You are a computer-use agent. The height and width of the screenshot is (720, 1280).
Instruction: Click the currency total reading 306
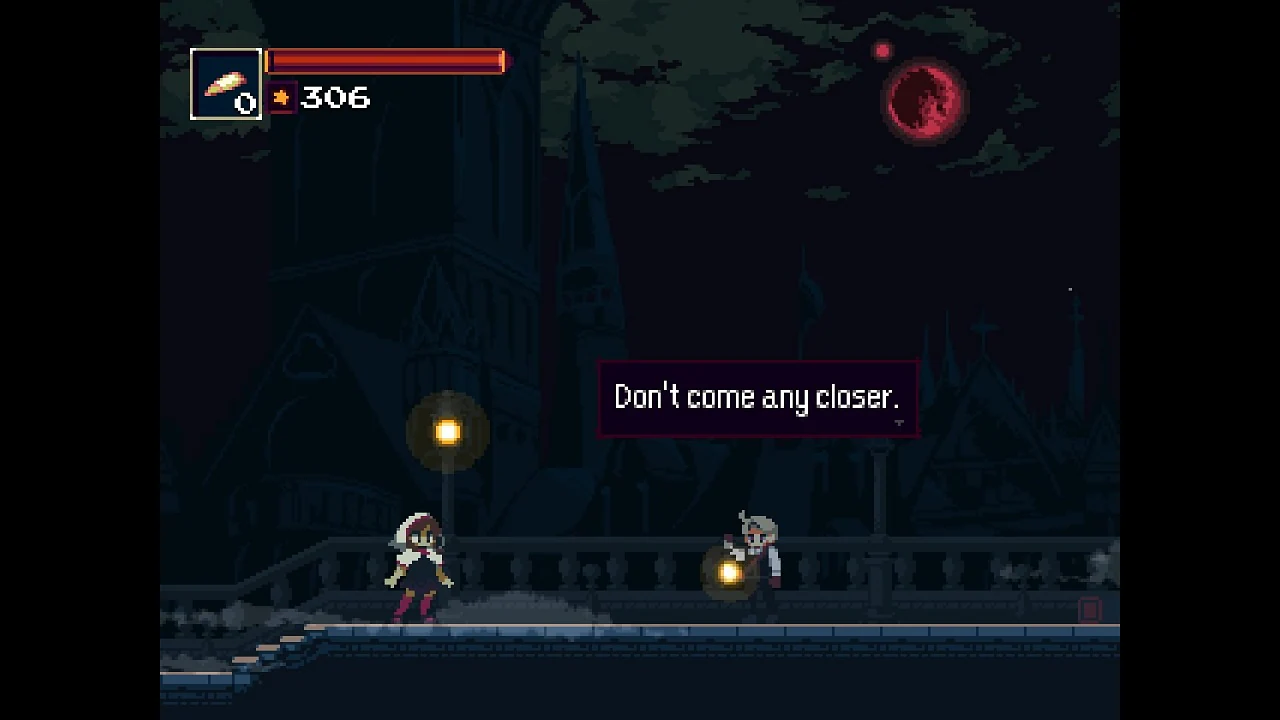click(334, 98)
